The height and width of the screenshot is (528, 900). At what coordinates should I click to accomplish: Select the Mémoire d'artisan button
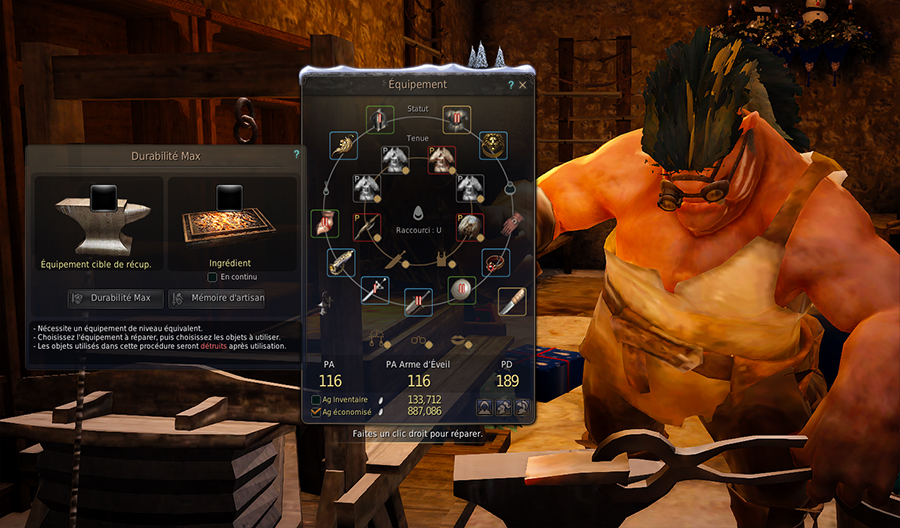point(217,298)
